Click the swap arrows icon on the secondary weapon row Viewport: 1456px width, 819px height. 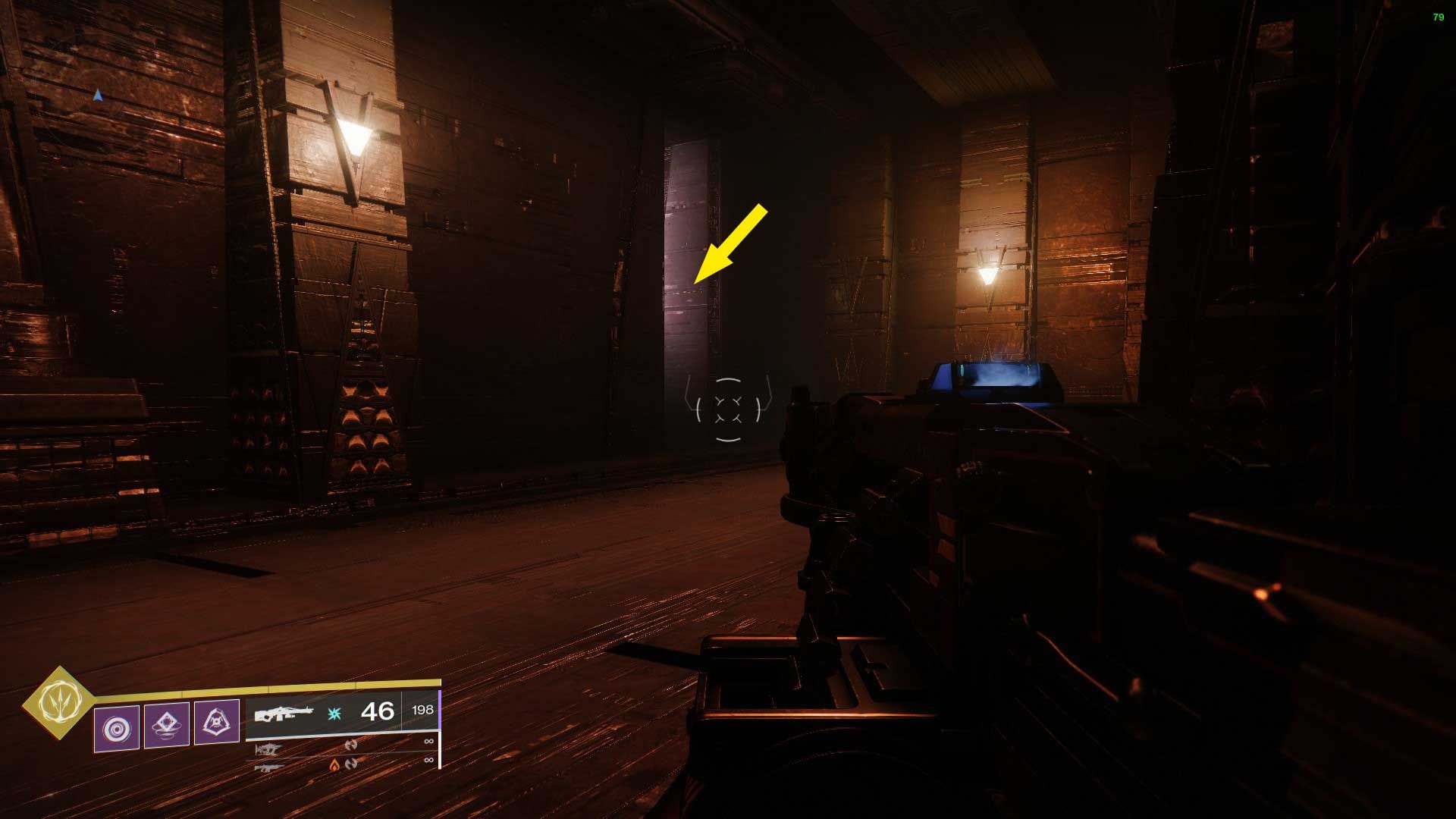352,746
